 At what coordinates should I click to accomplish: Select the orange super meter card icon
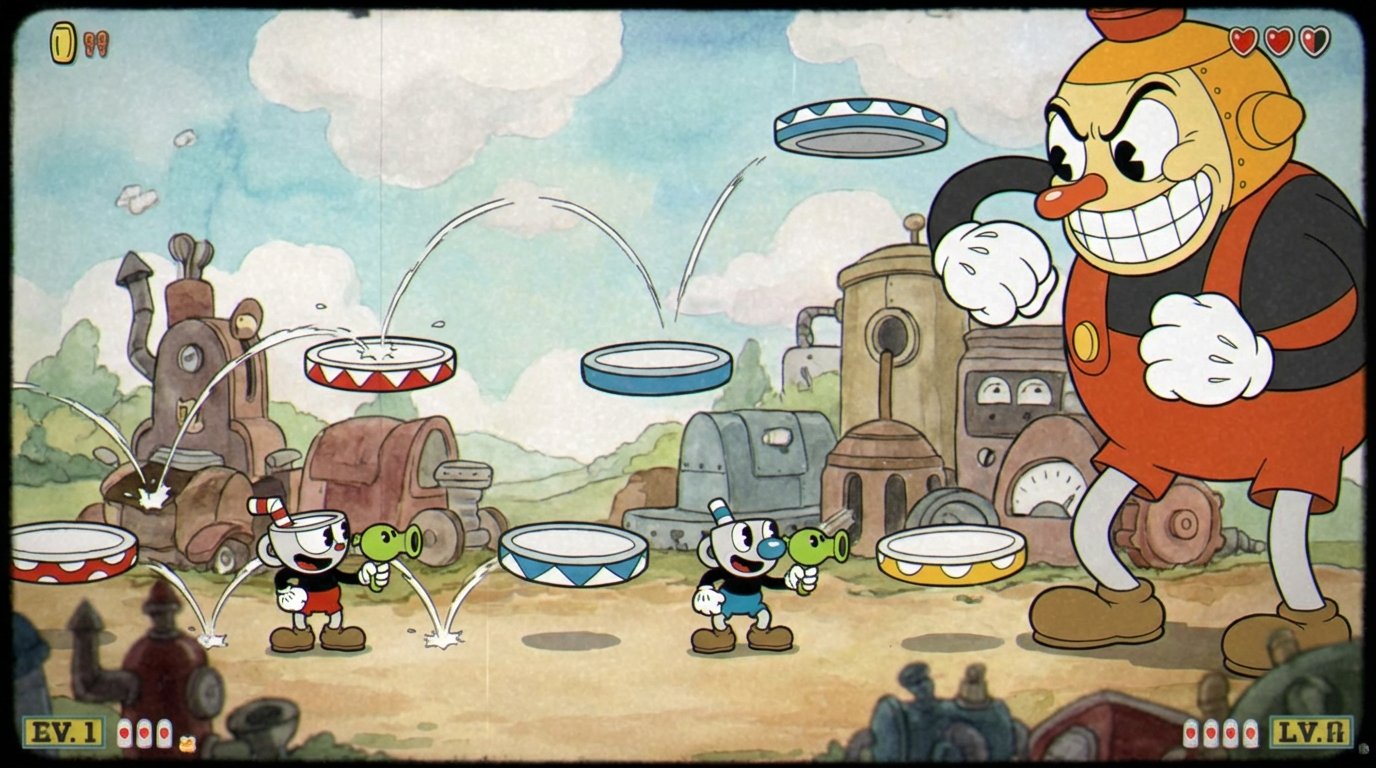187,742
